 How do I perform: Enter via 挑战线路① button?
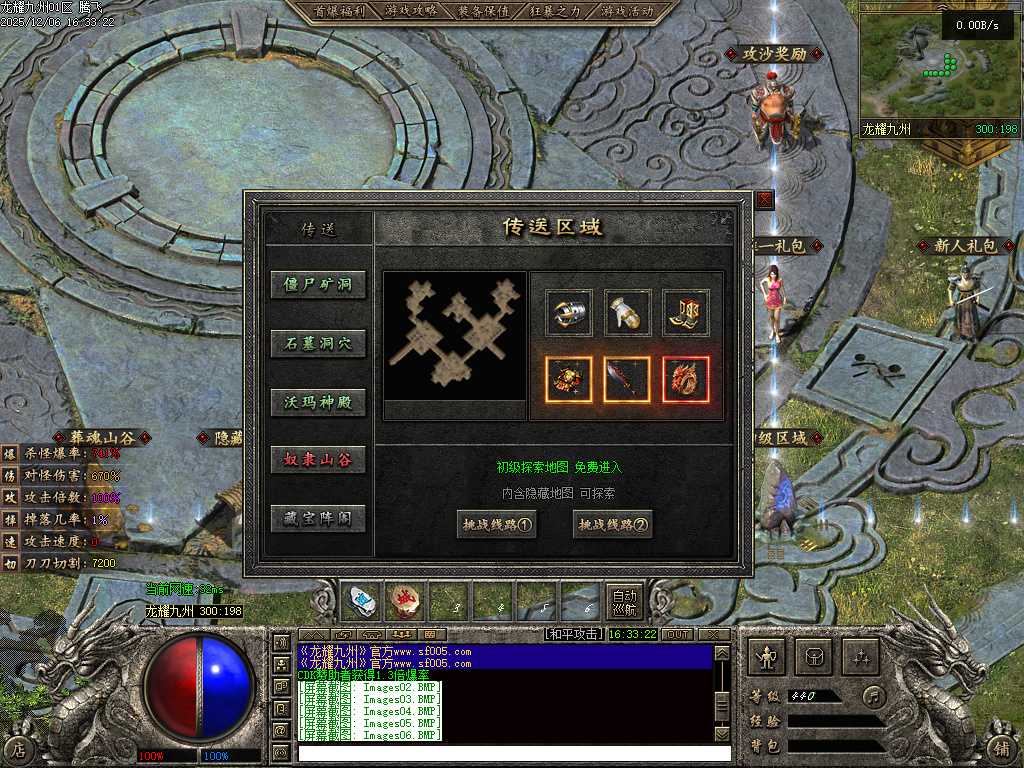(x=496, y=524)
